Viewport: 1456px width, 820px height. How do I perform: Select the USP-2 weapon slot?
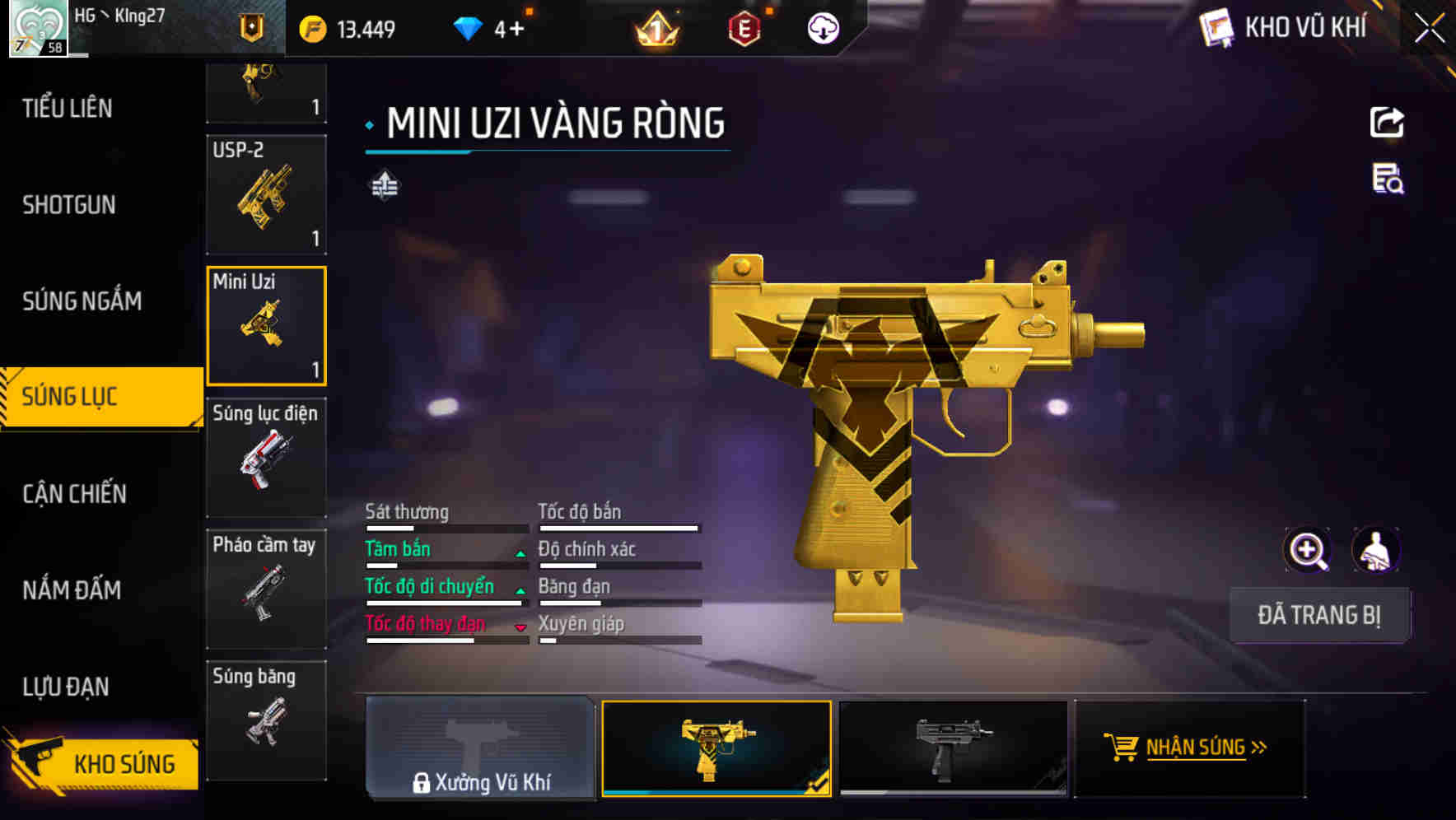pyautogui.click(x=266, y=195)
